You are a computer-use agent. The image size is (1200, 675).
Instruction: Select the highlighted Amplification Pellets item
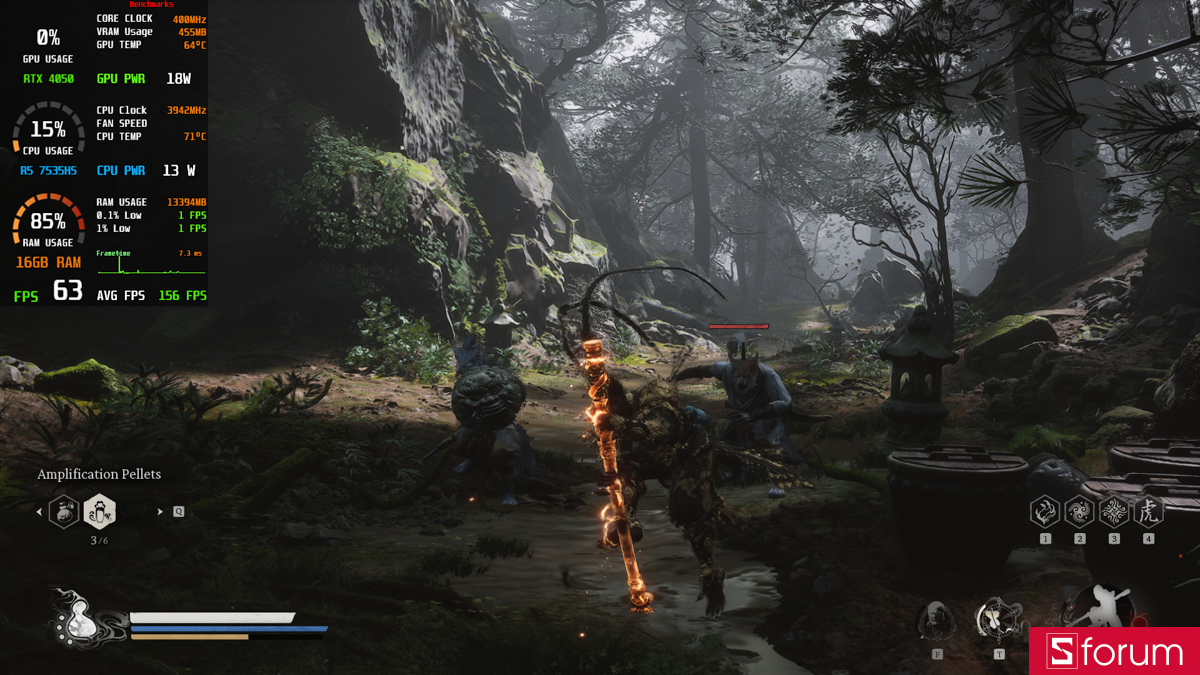[100, 512]
